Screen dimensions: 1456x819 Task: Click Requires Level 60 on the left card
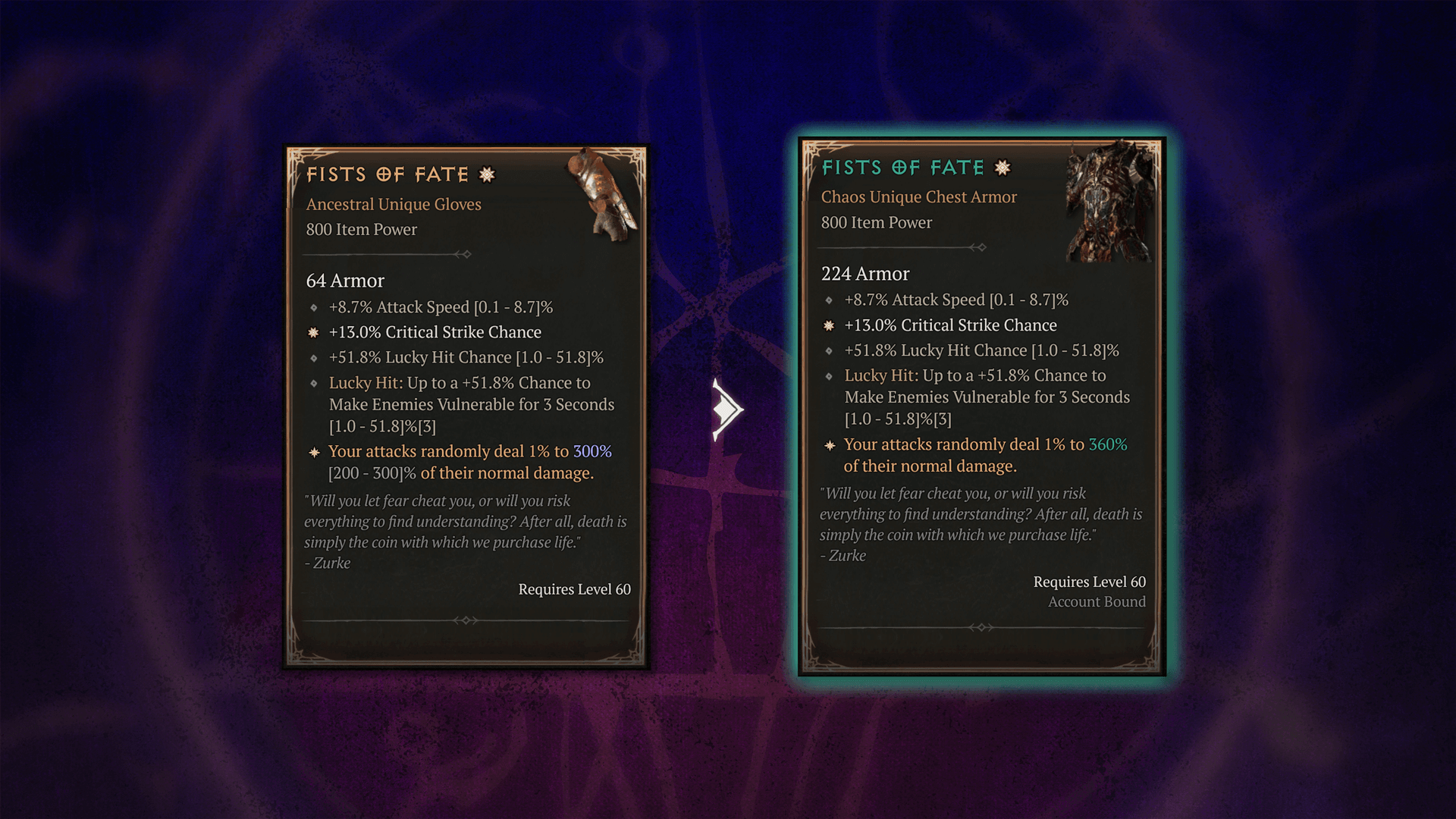[x=574, y=588]
